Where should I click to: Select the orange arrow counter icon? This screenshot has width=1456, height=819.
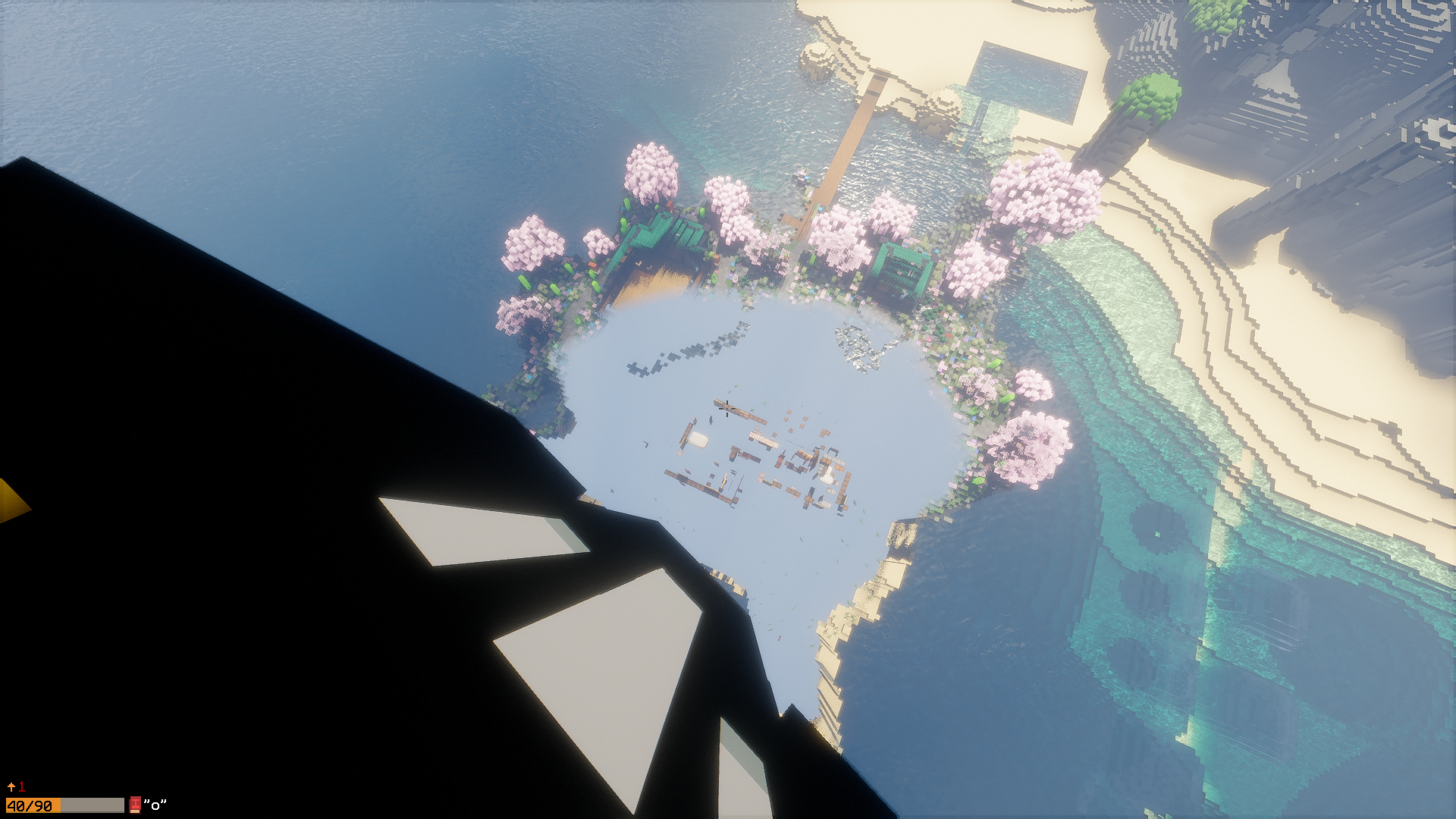tap(11, 786)
